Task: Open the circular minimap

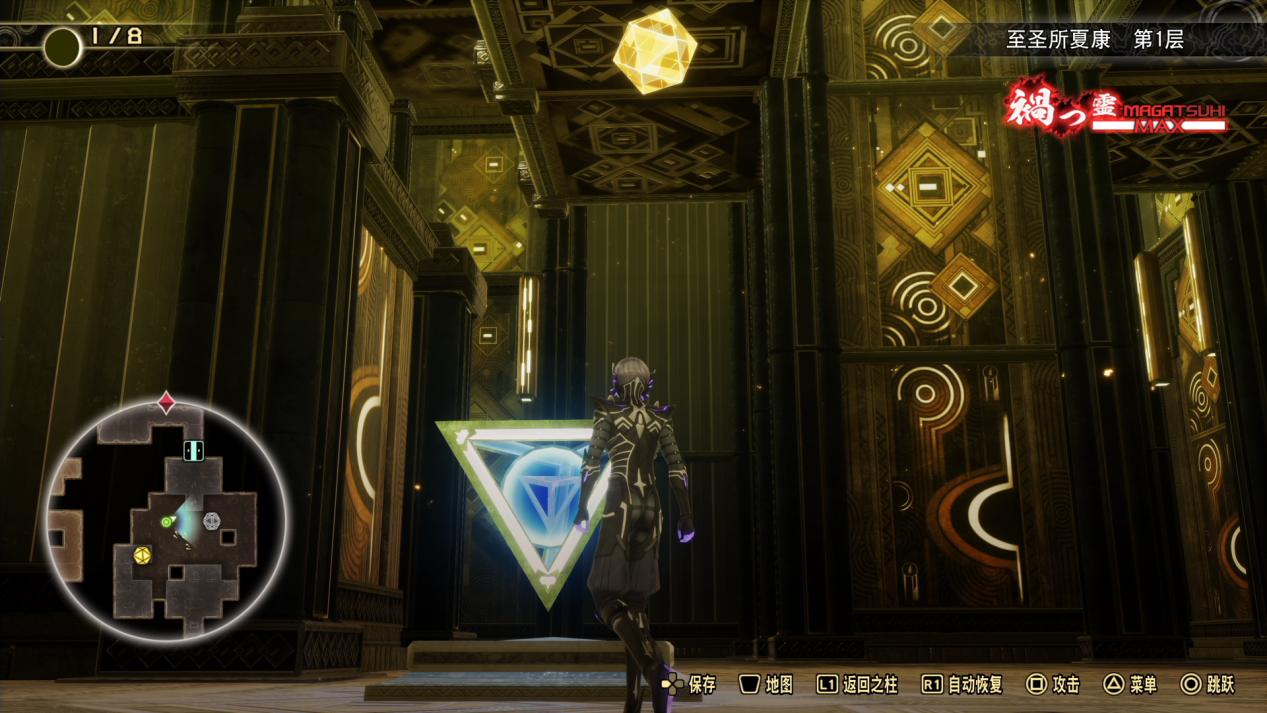Action: [166, 520]
